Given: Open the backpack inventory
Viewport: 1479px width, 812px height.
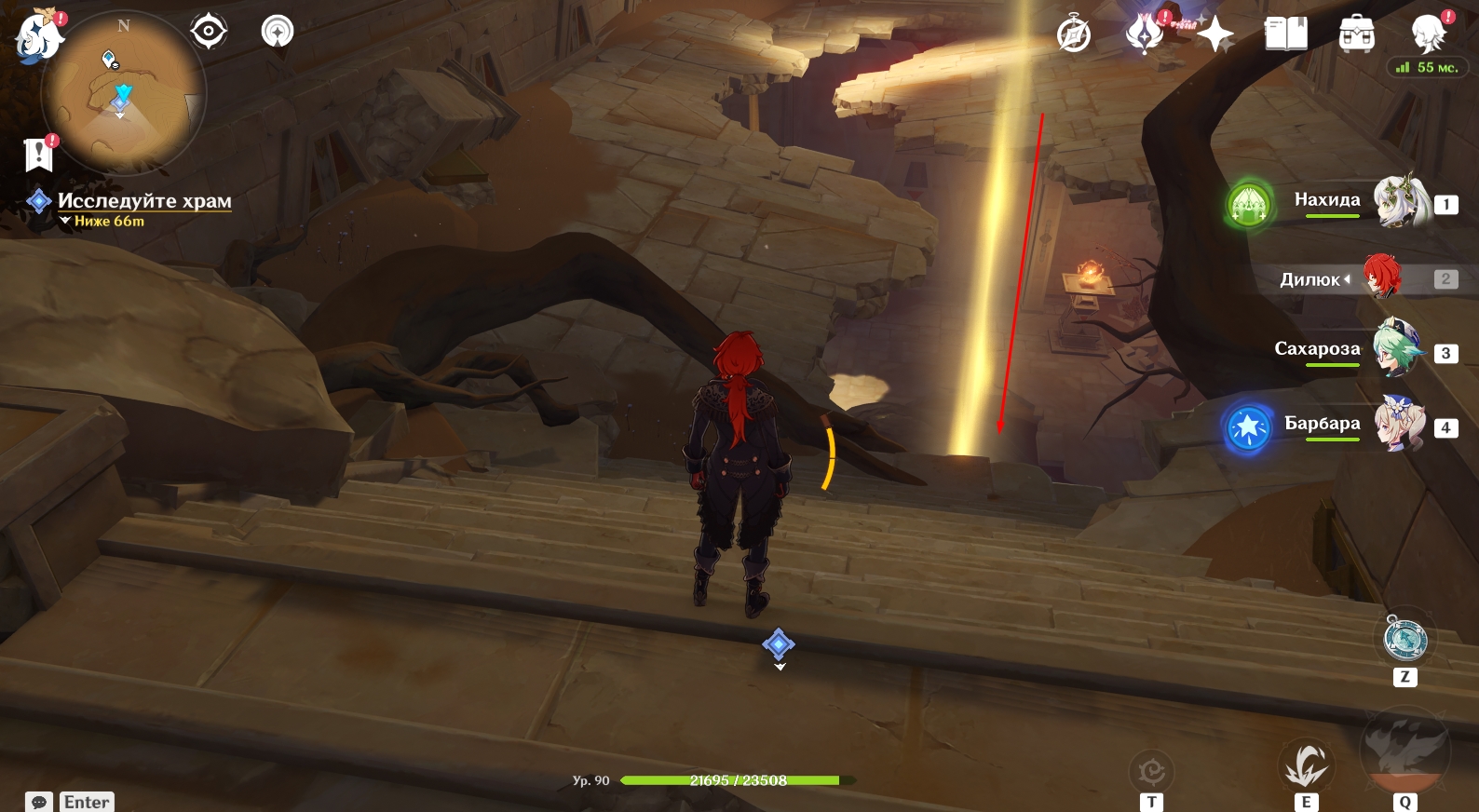Looking at the screenshot, I should [x=1356, y=34].
